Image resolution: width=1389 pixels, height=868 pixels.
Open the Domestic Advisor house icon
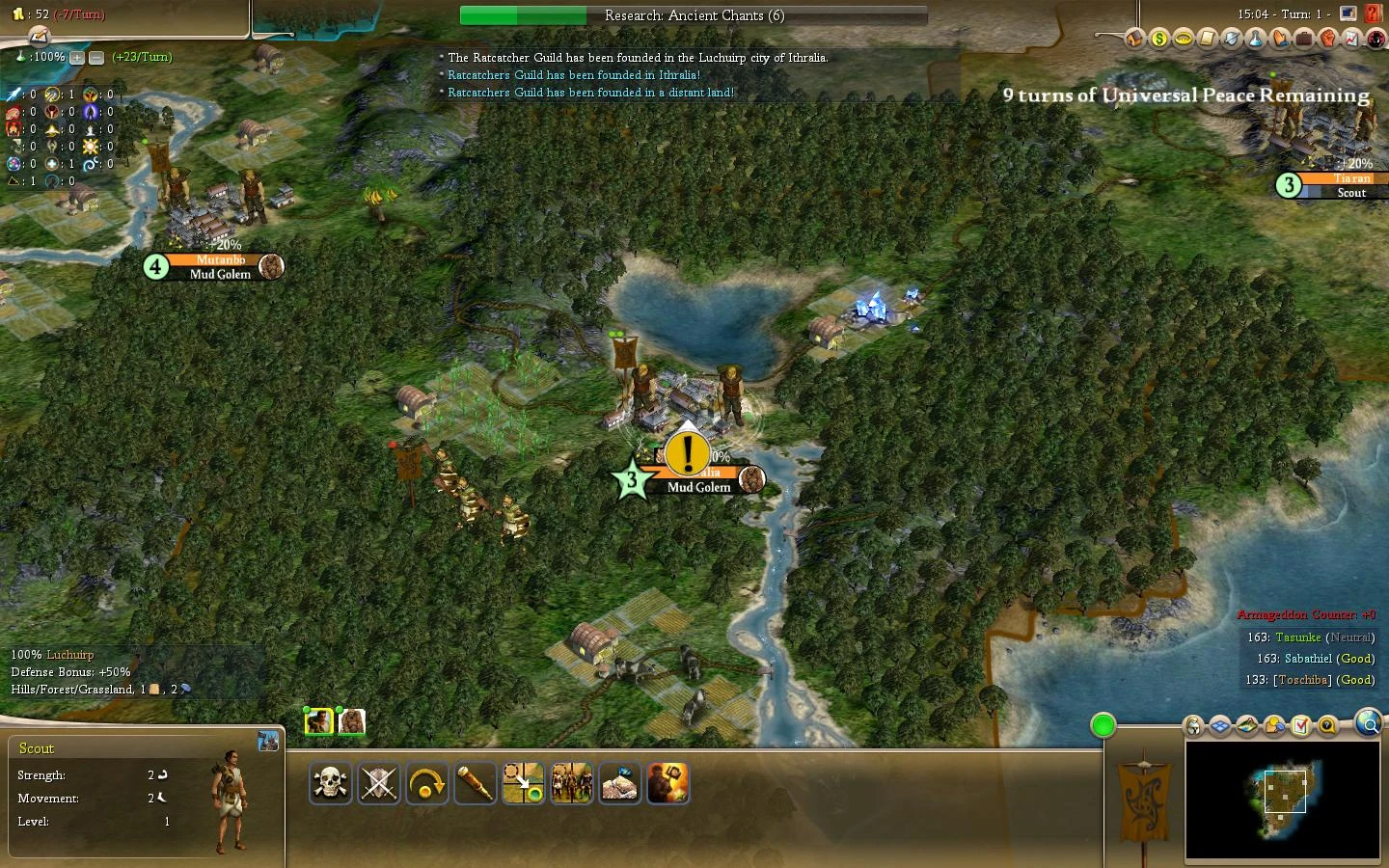1133,39
